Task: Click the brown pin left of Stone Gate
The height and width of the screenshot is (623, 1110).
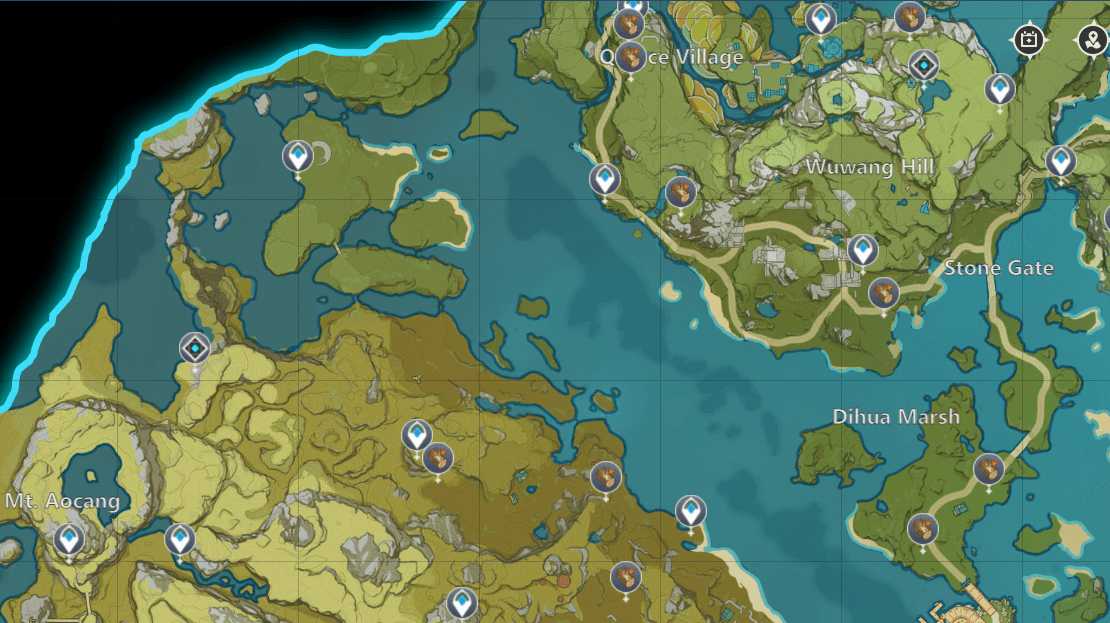Action: pyautogui.click(x=883, y=293)
